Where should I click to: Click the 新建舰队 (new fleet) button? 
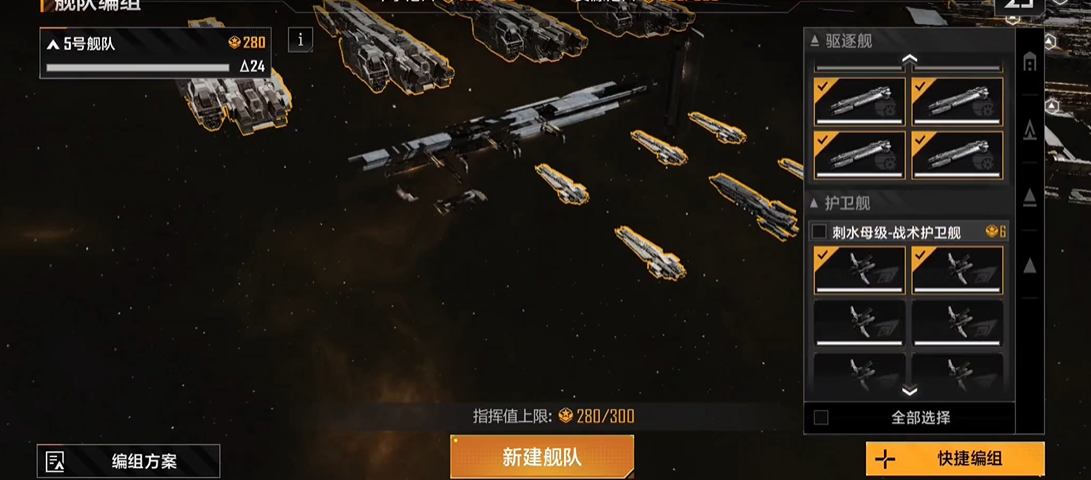[541, 458]
